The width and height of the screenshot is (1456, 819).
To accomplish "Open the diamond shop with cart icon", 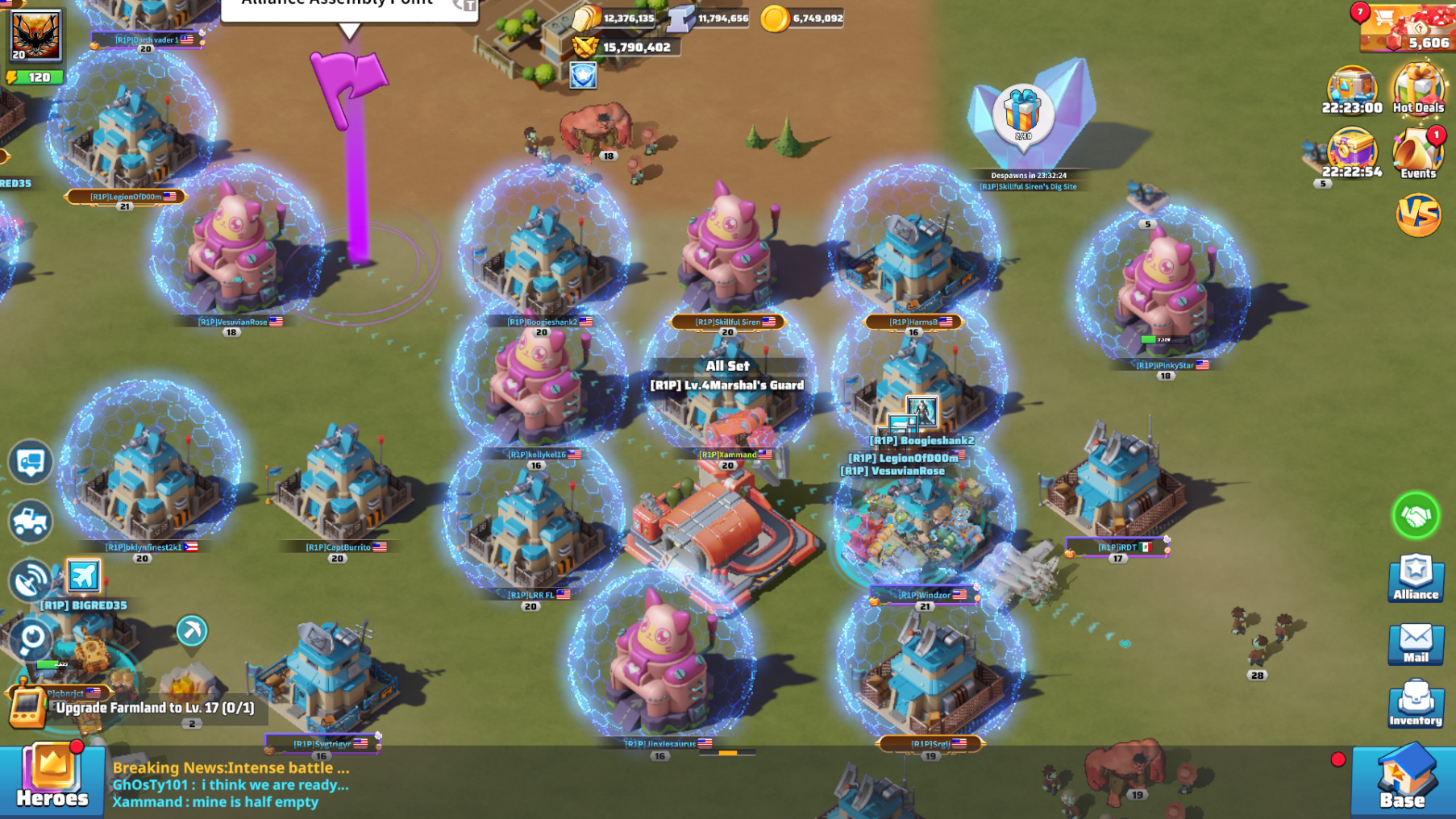I will pyautogui.click(x=1406, y=27).
